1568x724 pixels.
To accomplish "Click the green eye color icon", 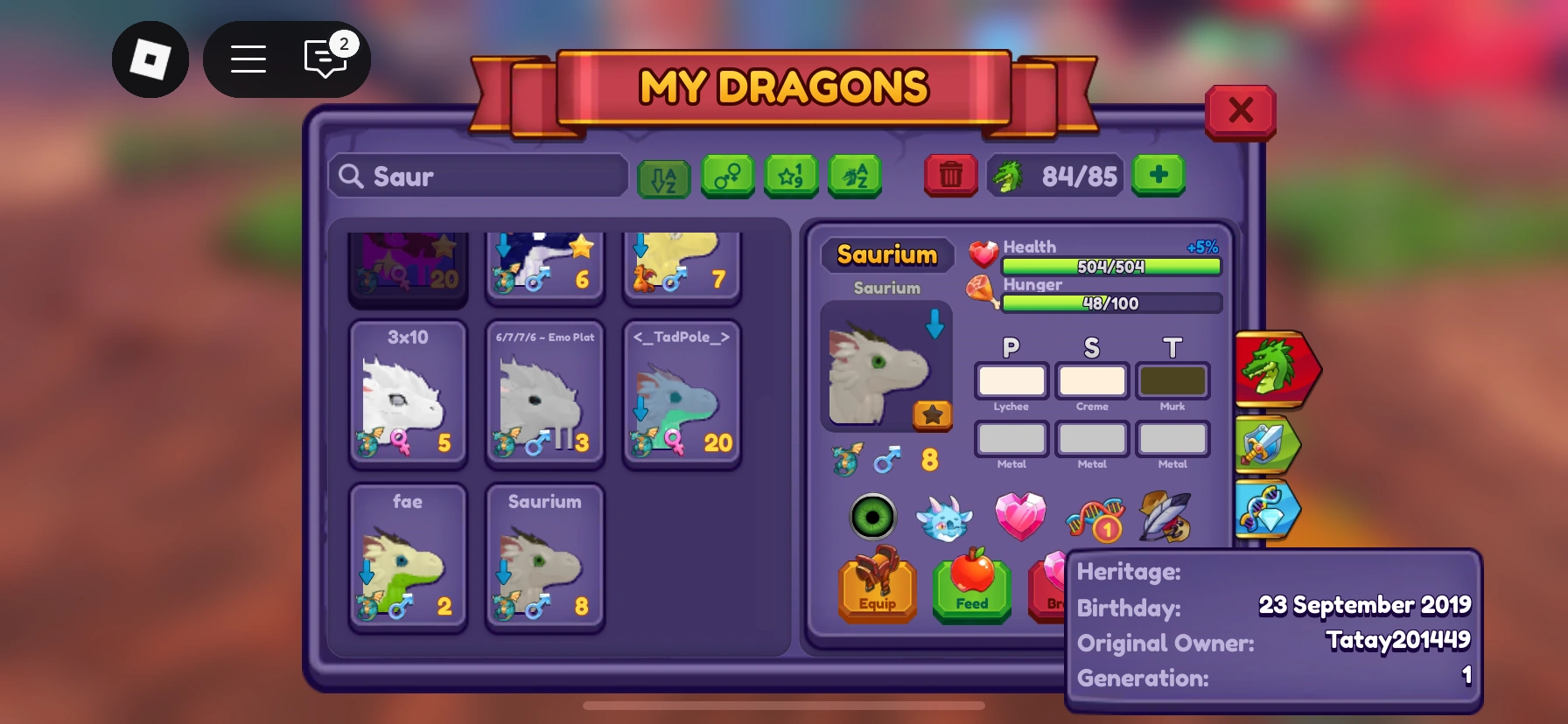I will tap(872, 518).
